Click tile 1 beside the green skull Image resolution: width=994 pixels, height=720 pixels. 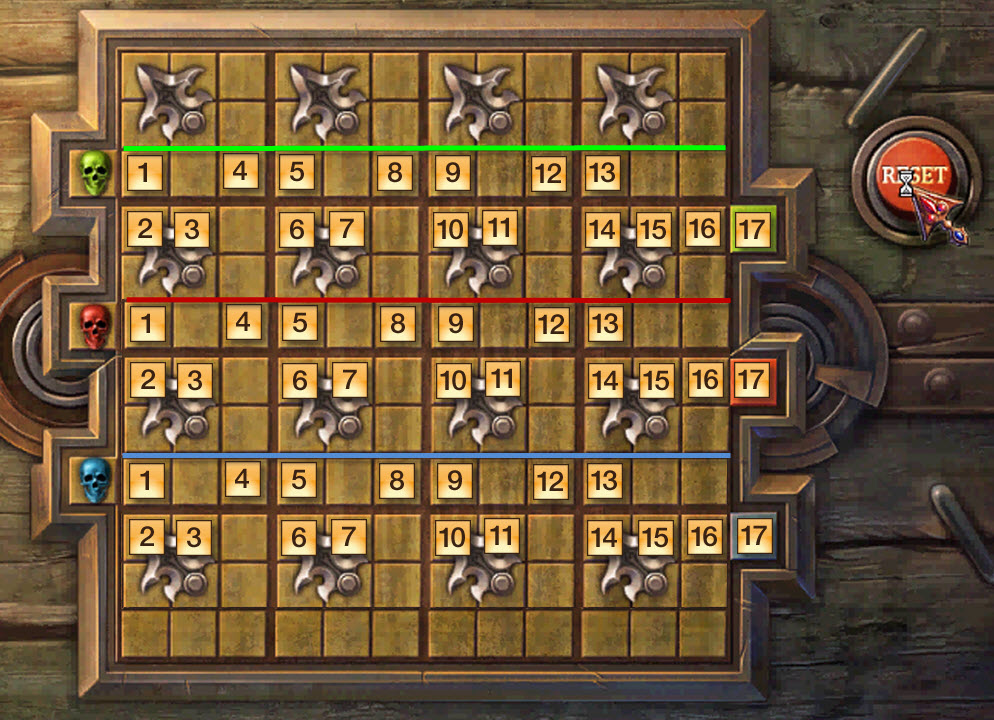145,173
